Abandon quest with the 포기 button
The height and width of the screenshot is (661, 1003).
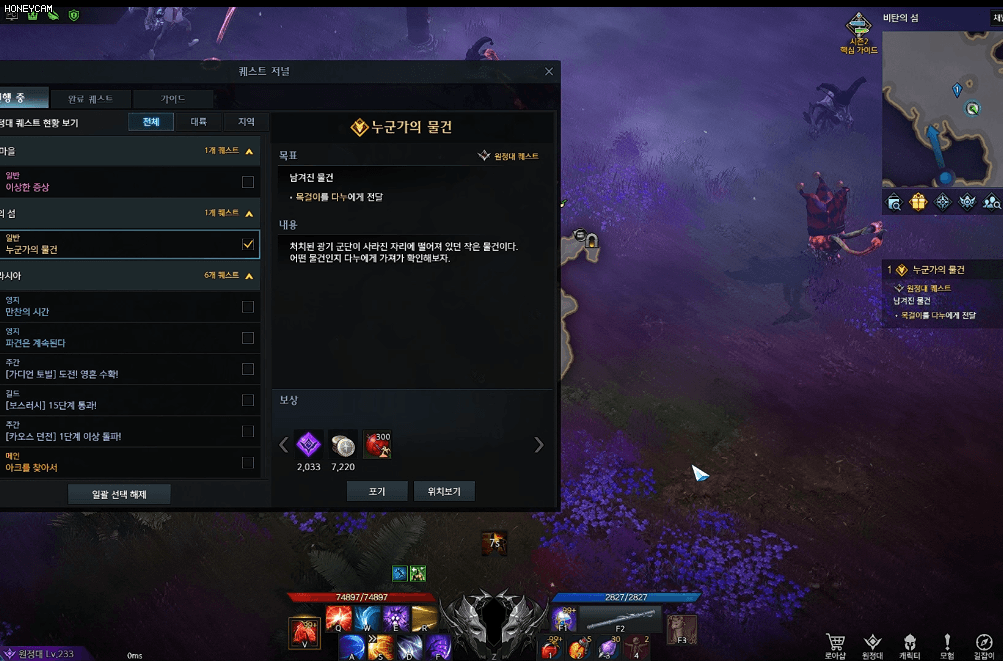[x=377, y=492]
